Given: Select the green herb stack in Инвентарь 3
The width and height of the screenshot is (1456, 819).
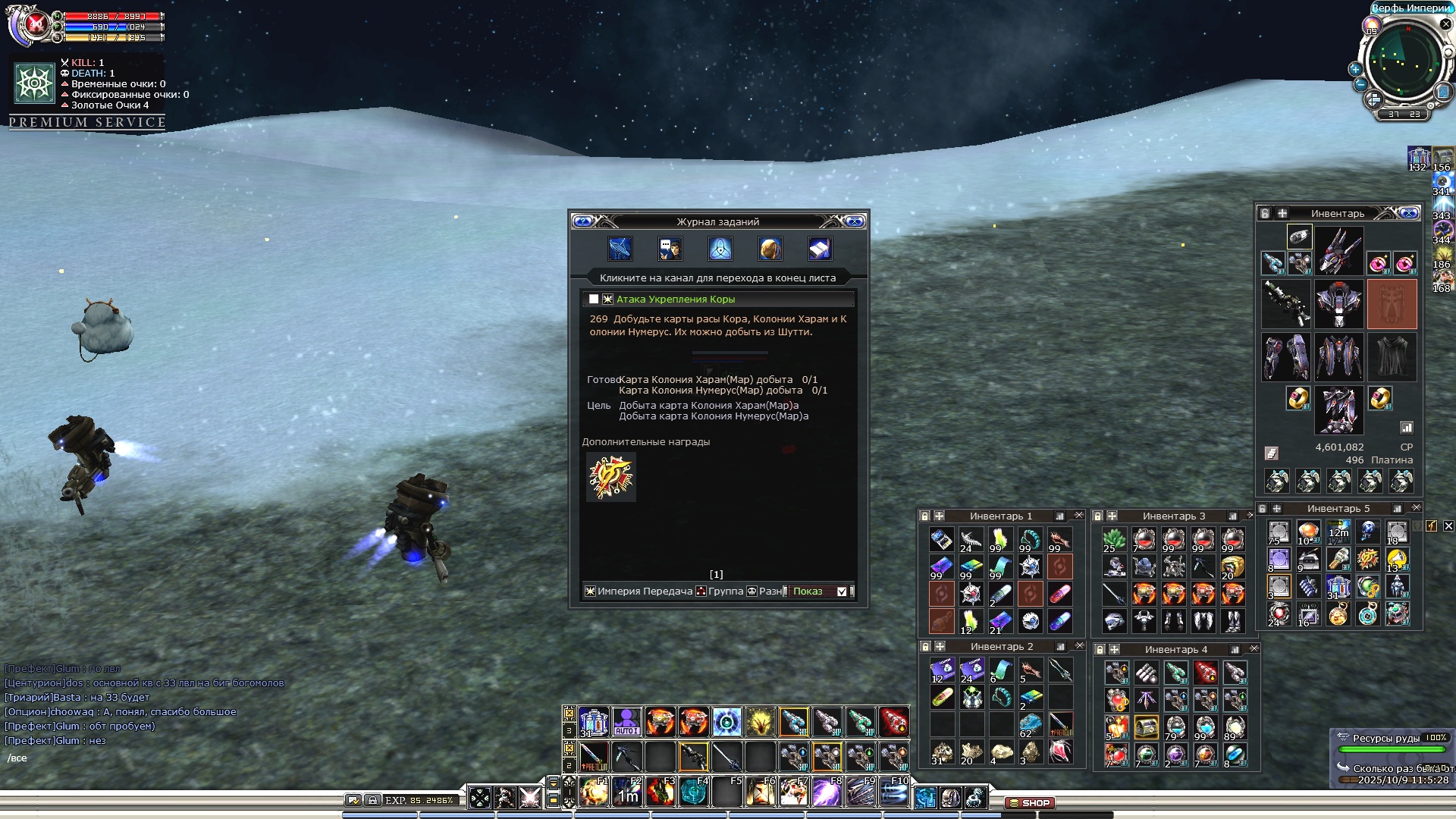Looking at the screenshot, I should tap(1114, 540).
